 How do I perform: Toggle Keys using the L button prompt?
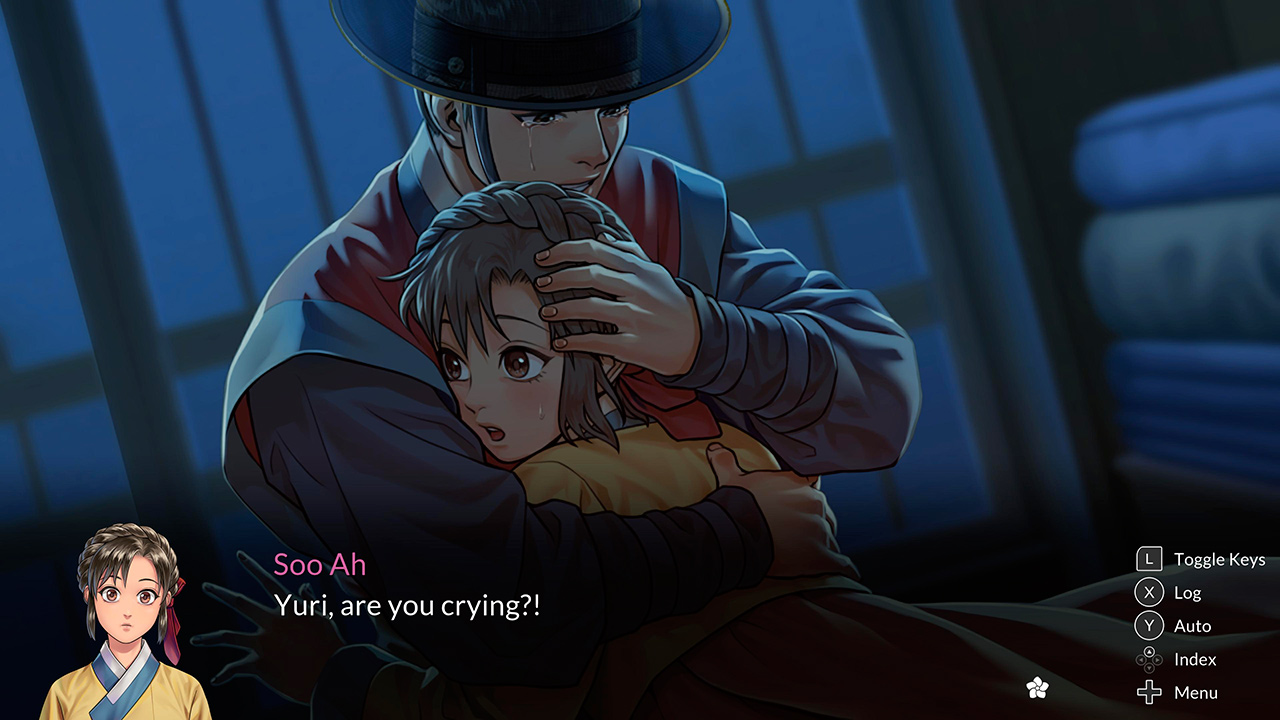1151,559
